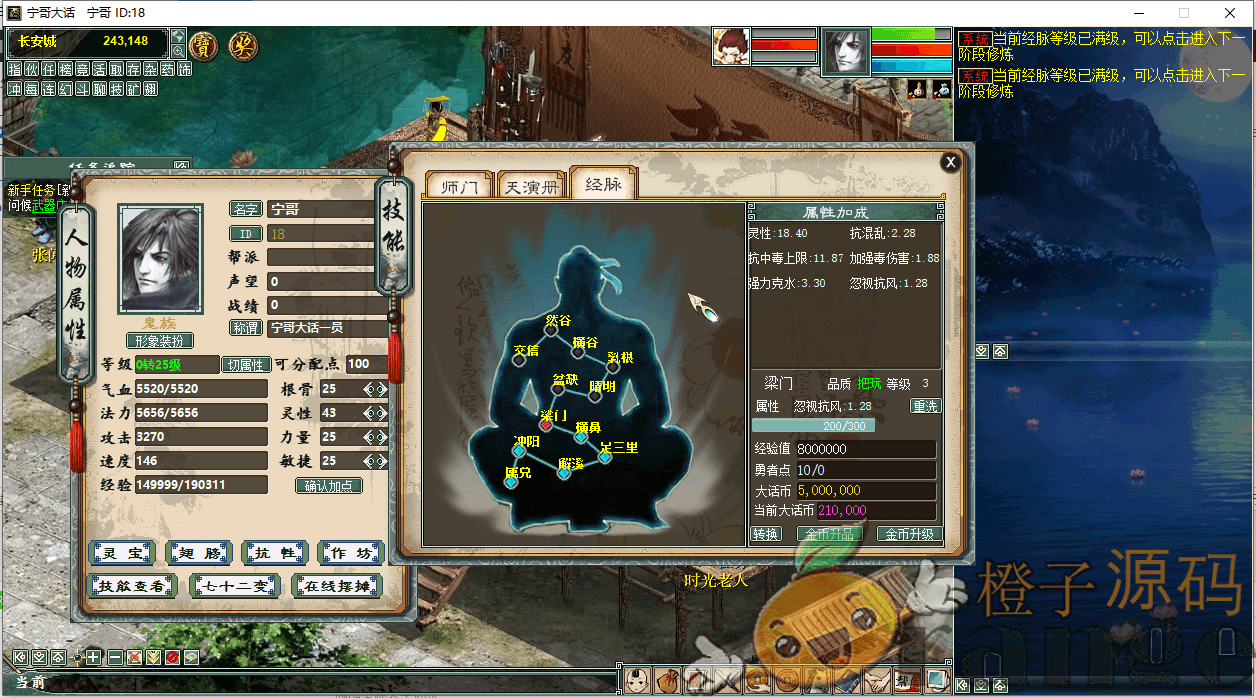The image size is (1256, 698).
Task: Switch to the 师门 tab
Action: coord(458,186)
